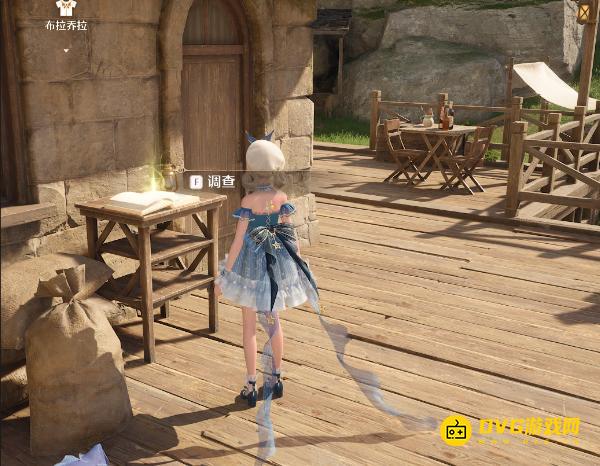
Task: Choose the 调查 interaction option
Action: (x=212, y=181)
